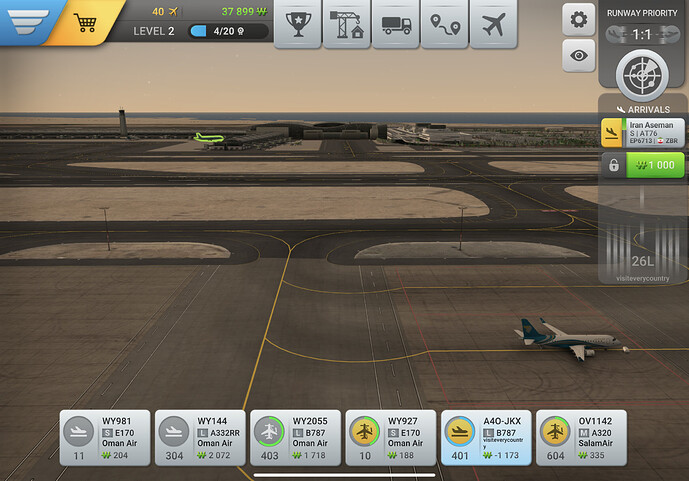Select flight WY144 A332RR card
Screen dimensions: 689x481
200,437
